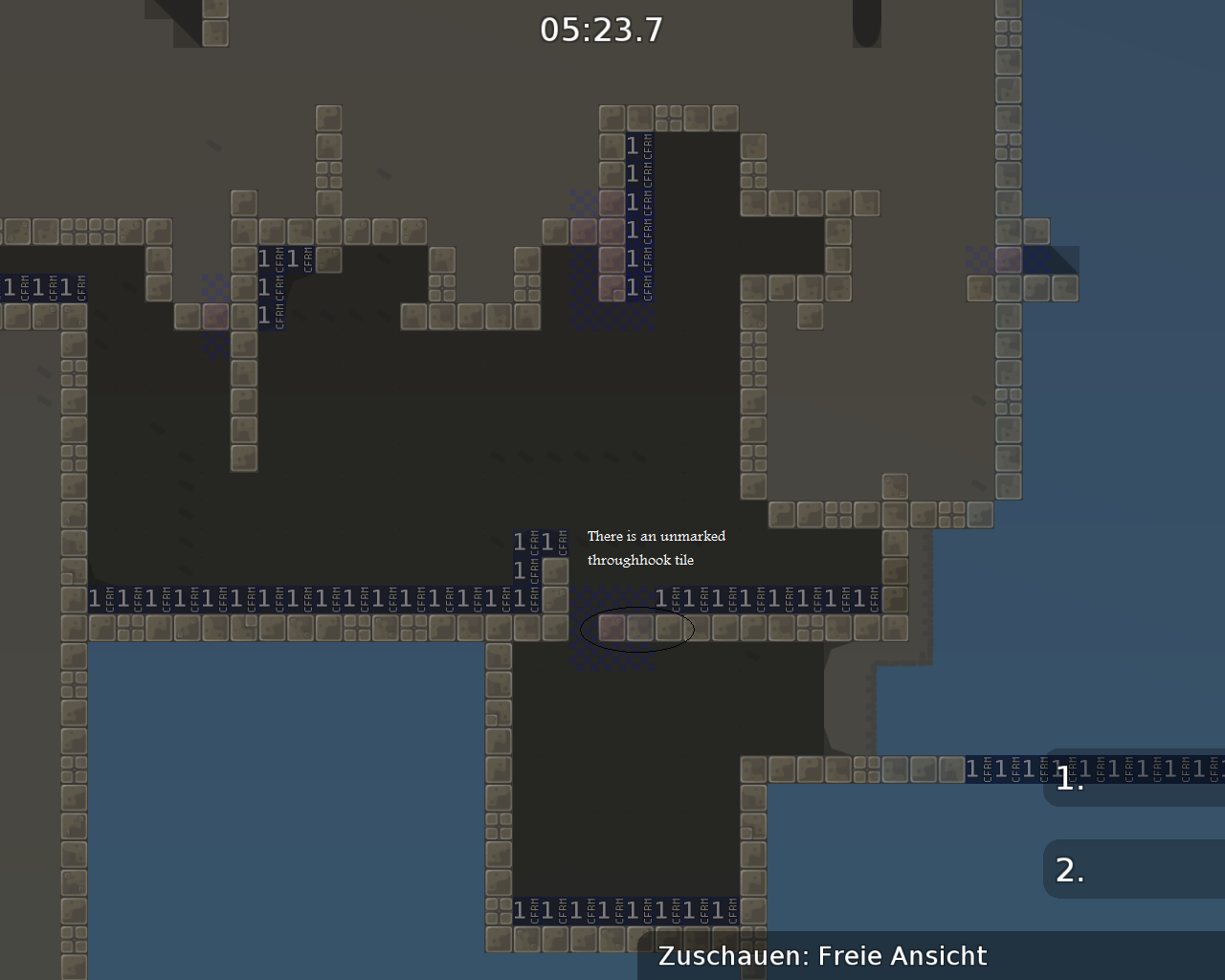Image resolution: width=1225 pixels, height=980 pixels.
Task: Click the 'Zuschauen: Freie Ansicht' spectator bar
Action: (823, 955)
